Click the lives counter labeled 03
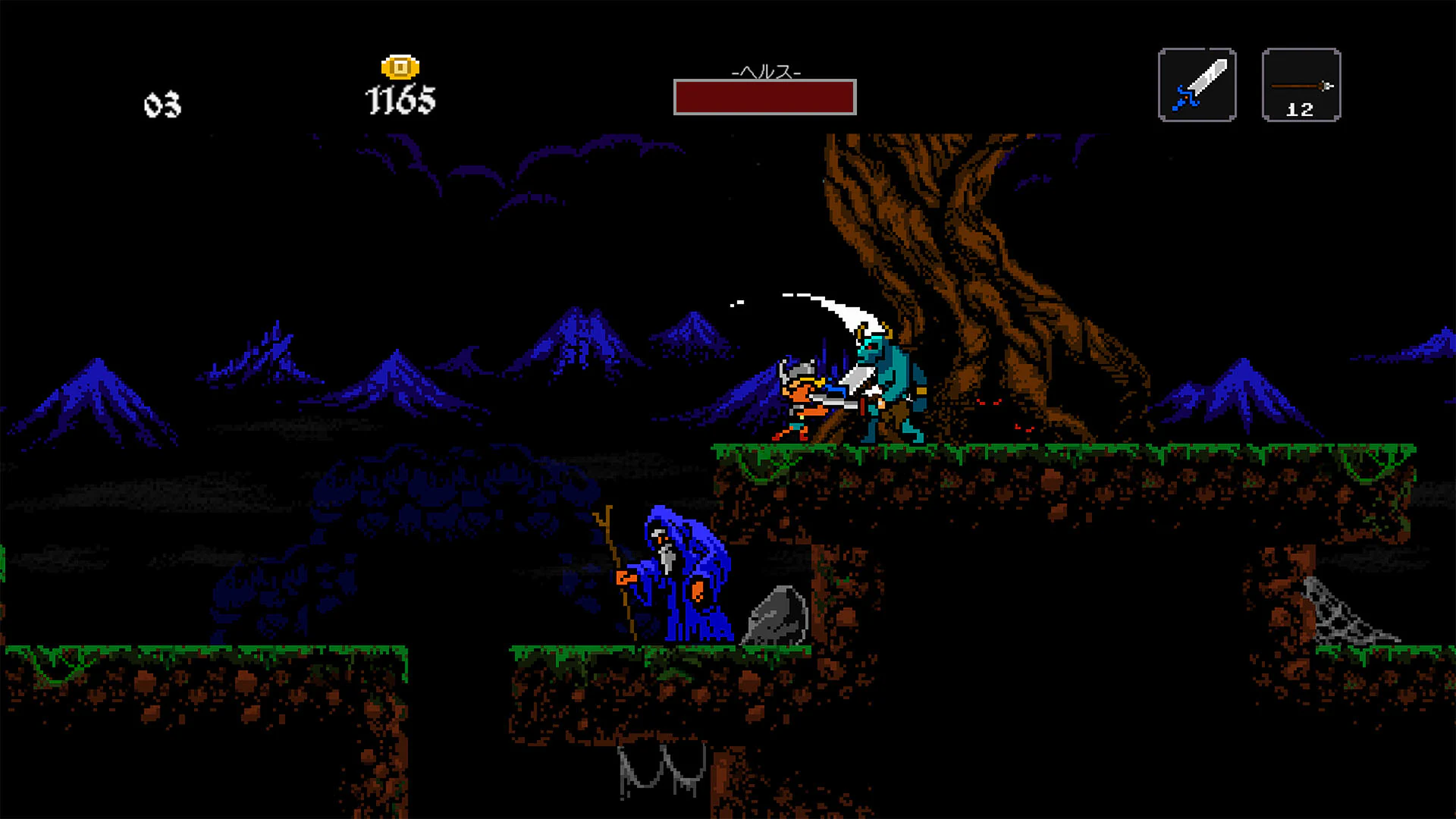This screenshot has height=819, width=1456. pyautogui.click(x=162, y=102)
